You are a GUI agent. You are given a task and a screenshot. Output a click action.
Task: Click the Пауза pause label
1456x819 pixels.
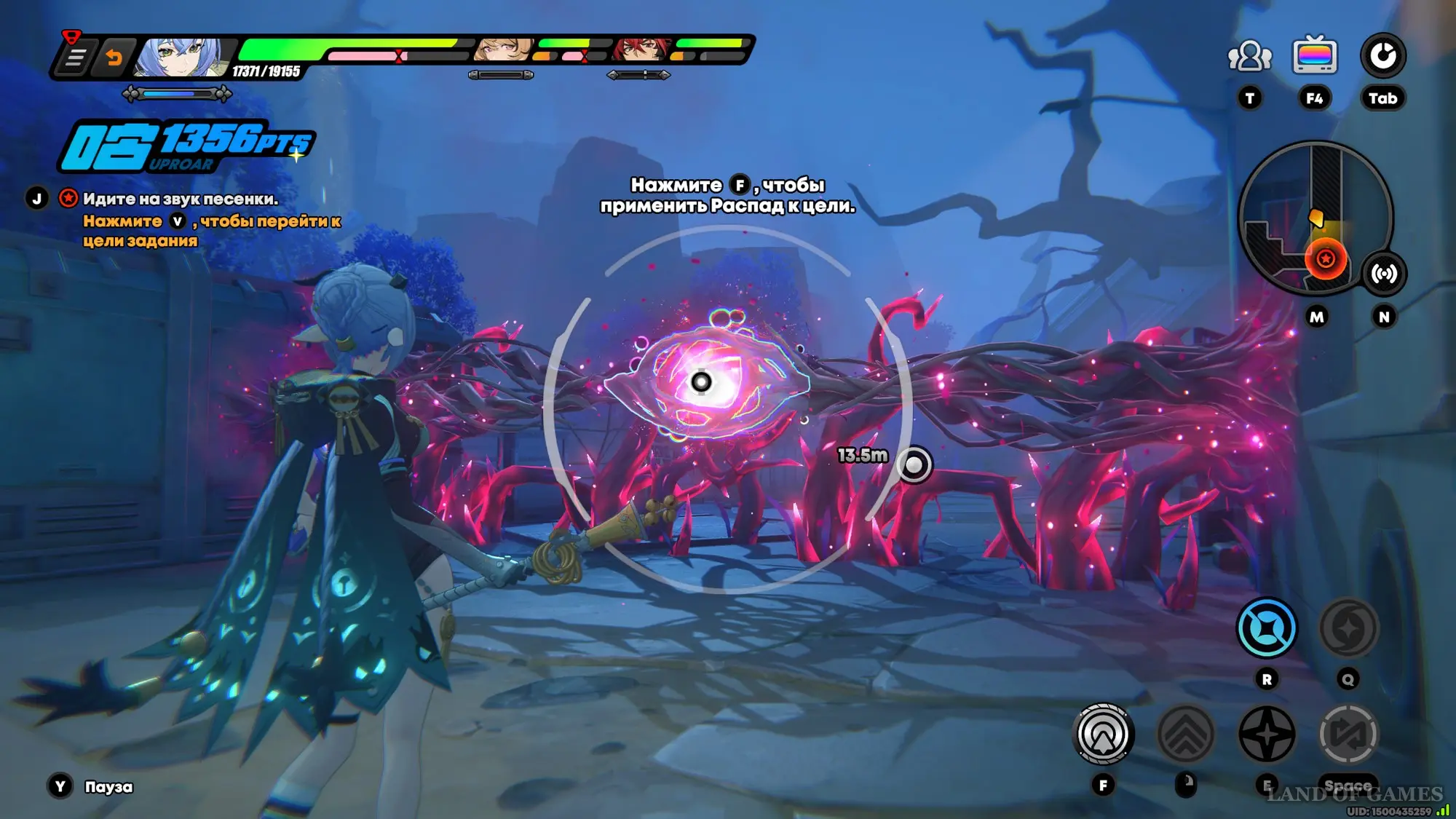tap(108, 787)
